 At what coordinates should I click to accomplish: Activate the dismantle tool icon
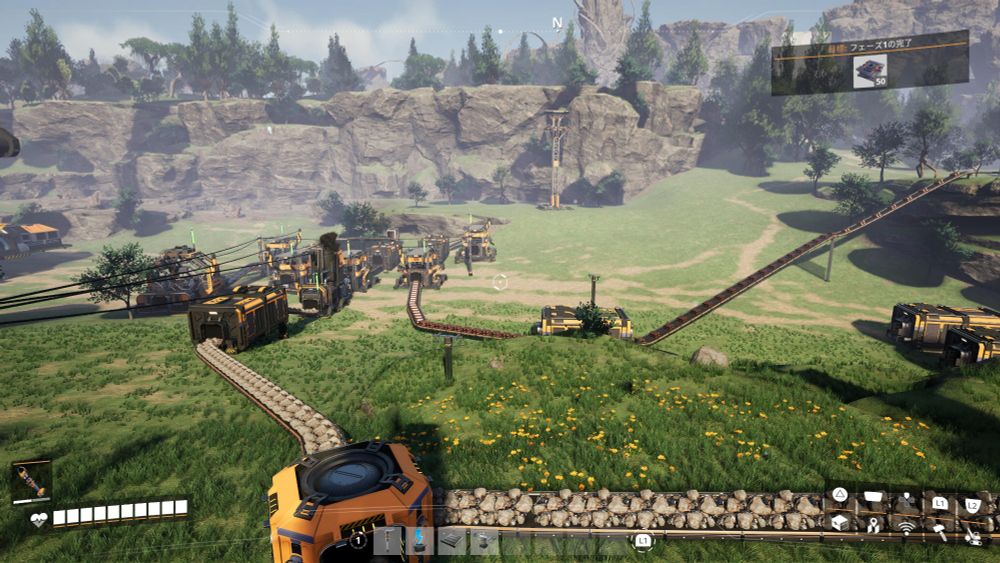pyautogui.click(x=972, y=537)
